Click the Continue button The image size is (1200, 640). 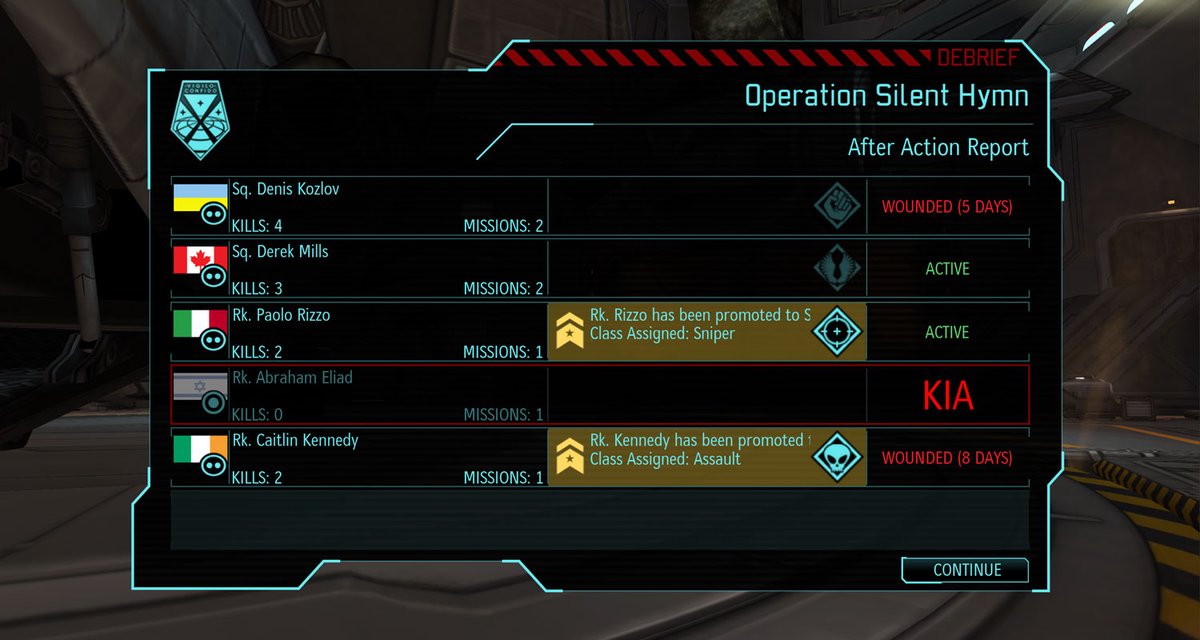pyautogui.click(x=966, y=570)
